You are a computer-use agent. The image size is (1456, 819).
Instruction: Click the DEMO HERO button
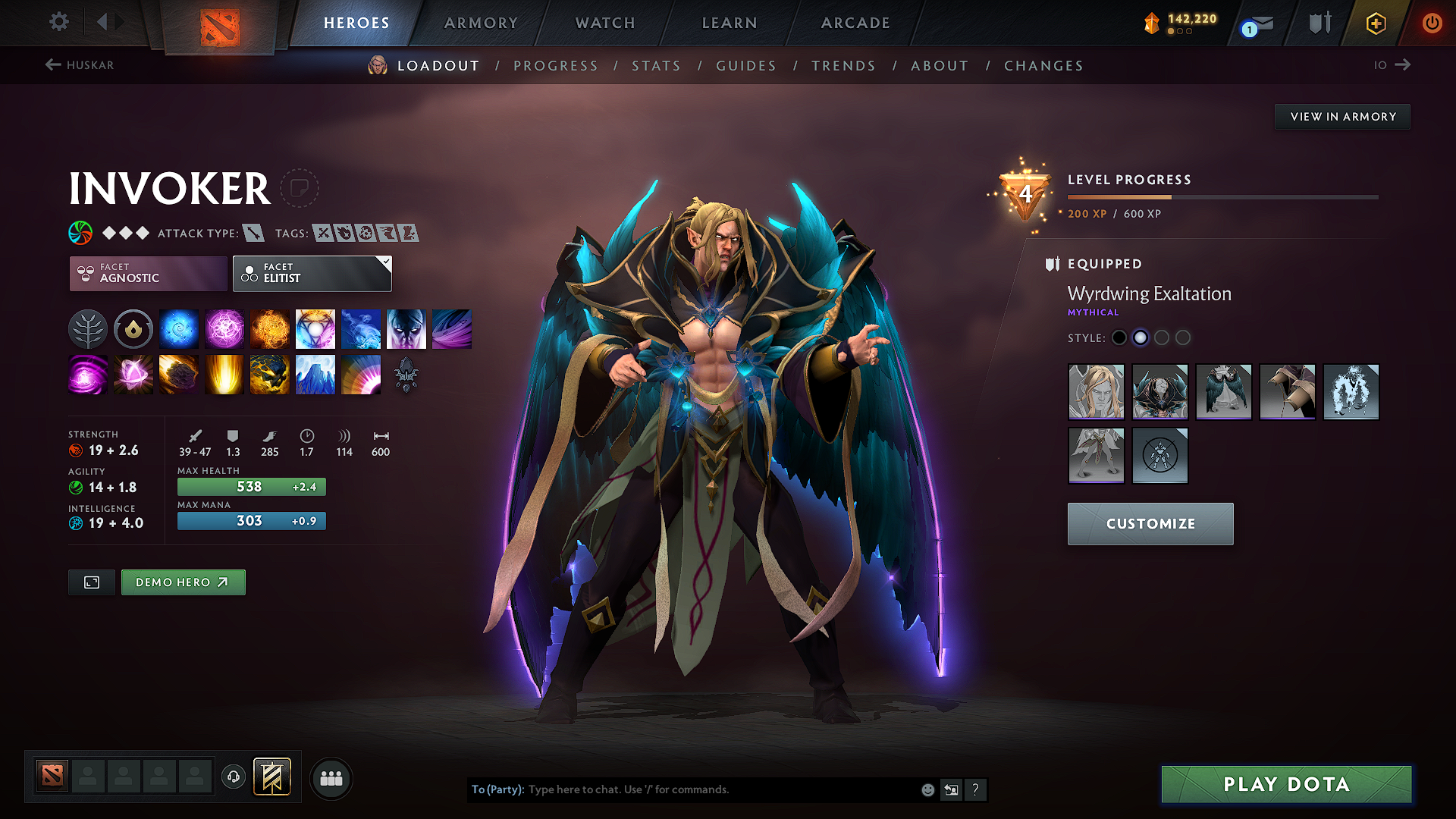point(183,582)
